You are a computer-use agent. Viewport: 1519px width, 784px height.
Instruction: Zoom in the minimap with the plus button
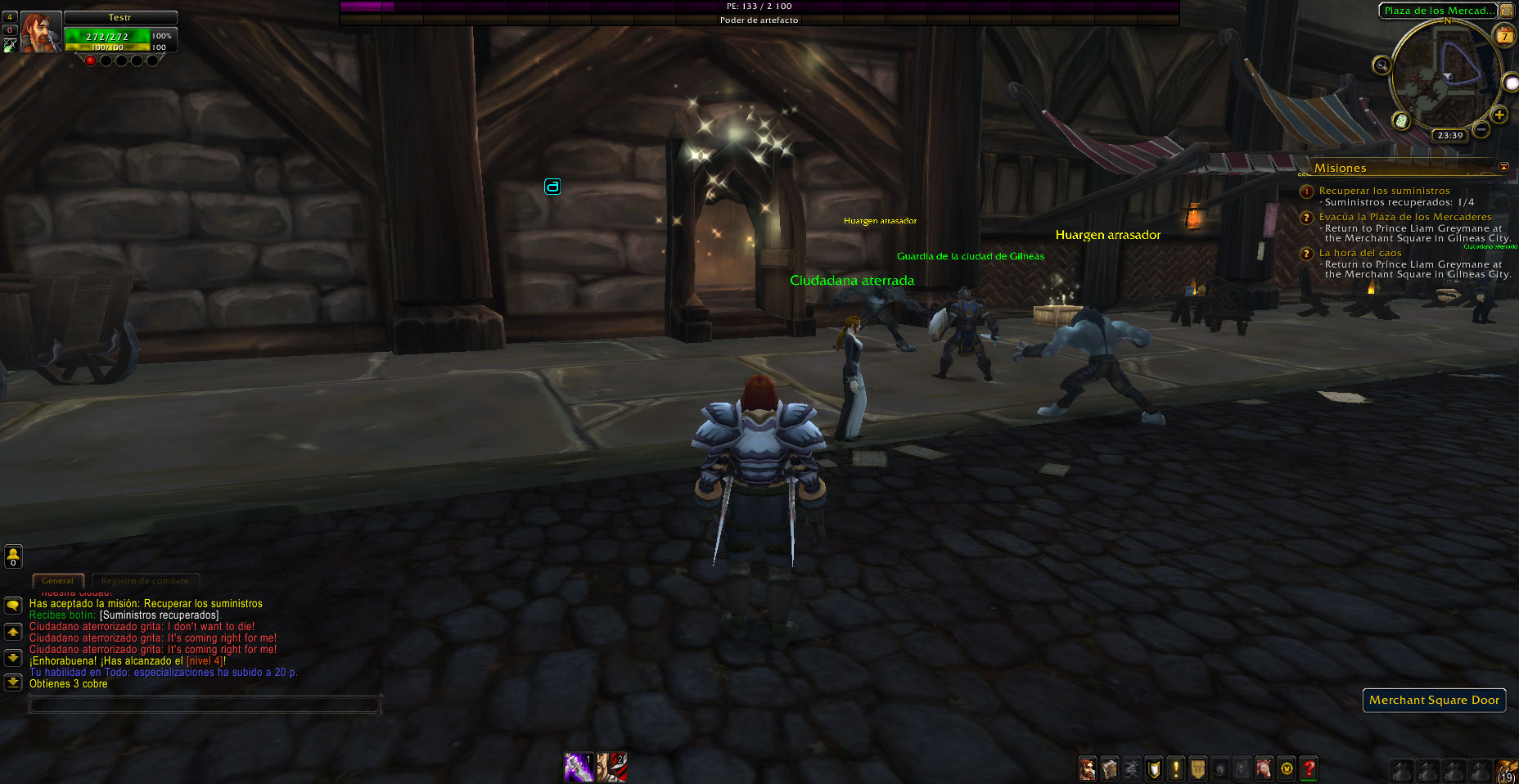[1499, 115]
